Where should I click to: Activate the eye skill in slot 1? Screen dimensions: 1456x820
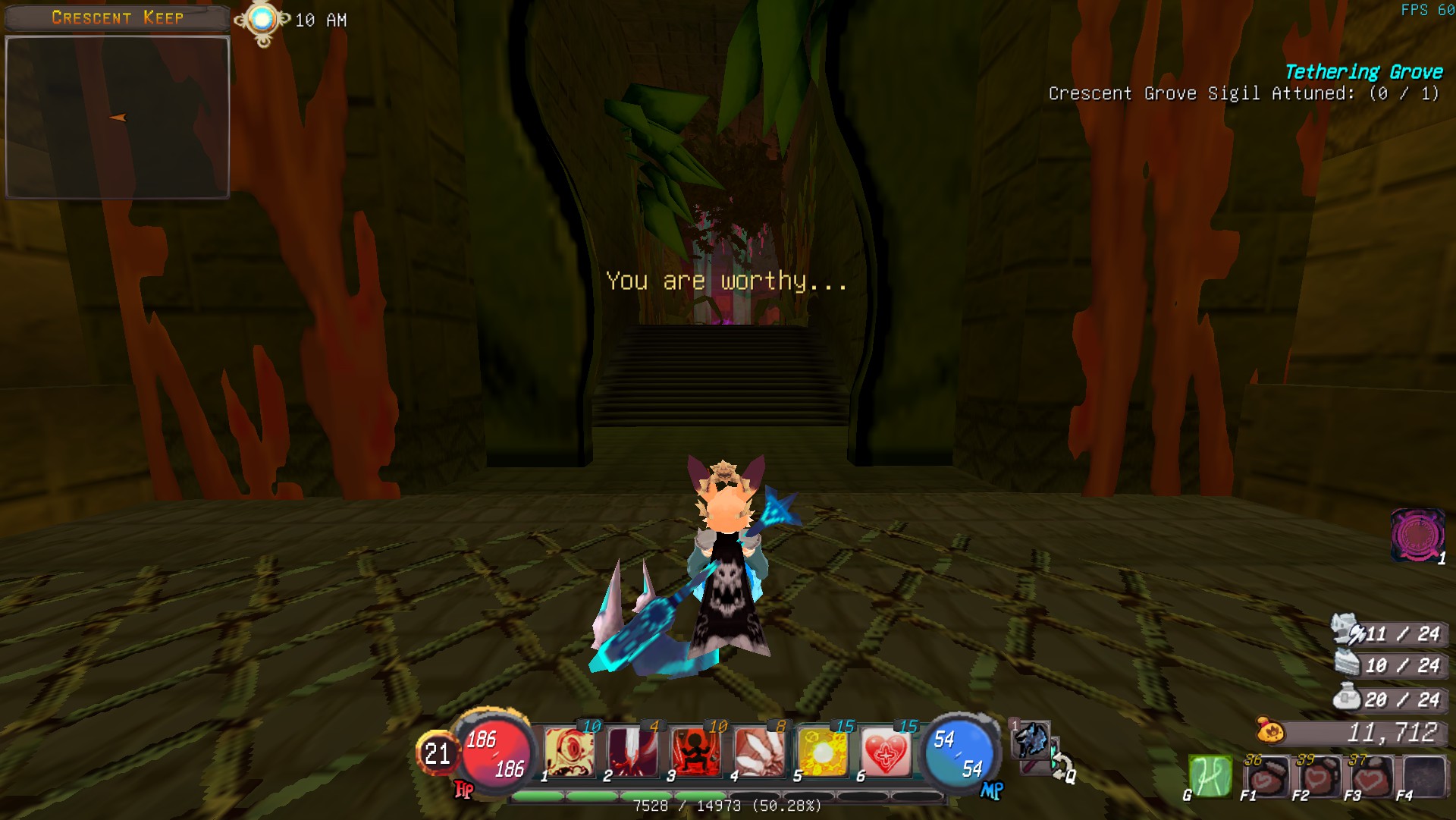coord(570,752)
